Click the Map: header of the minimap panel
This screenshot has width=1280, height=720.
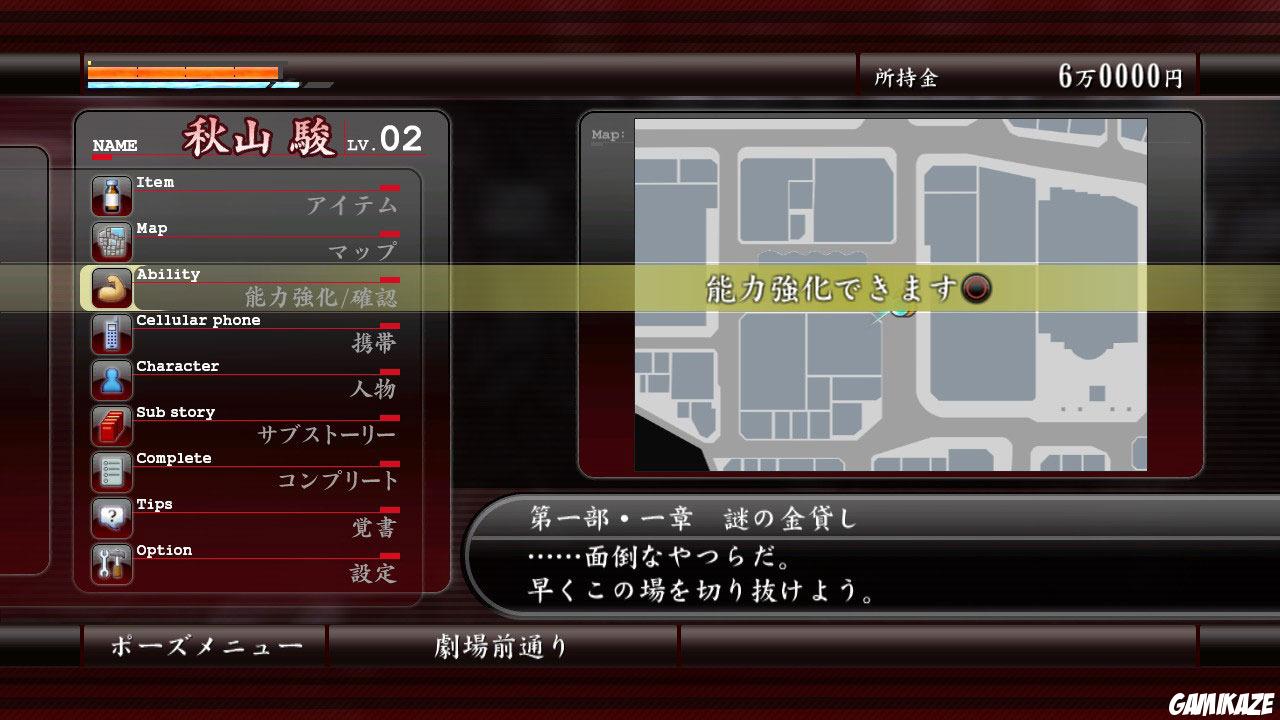click(608, 136)
